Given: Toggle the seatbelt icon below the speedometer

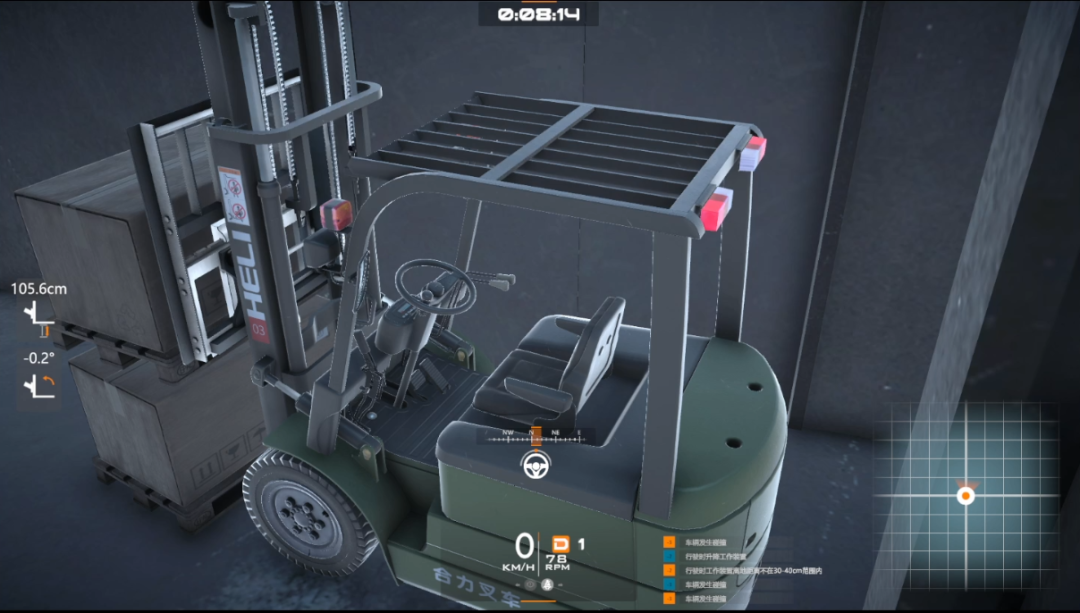Looking at the screenshot, I should tap(547, 584).
